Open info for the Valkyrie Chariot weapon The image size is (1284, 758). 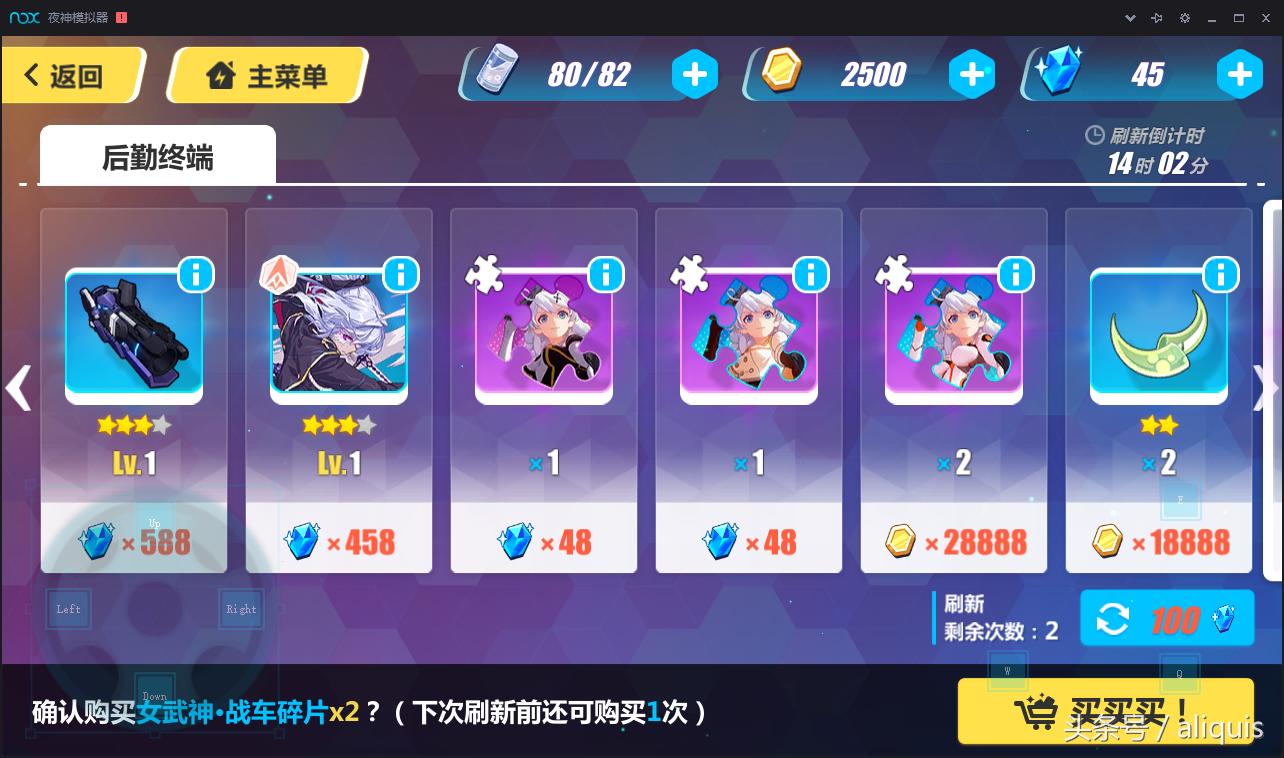click(x=196, y=274)
